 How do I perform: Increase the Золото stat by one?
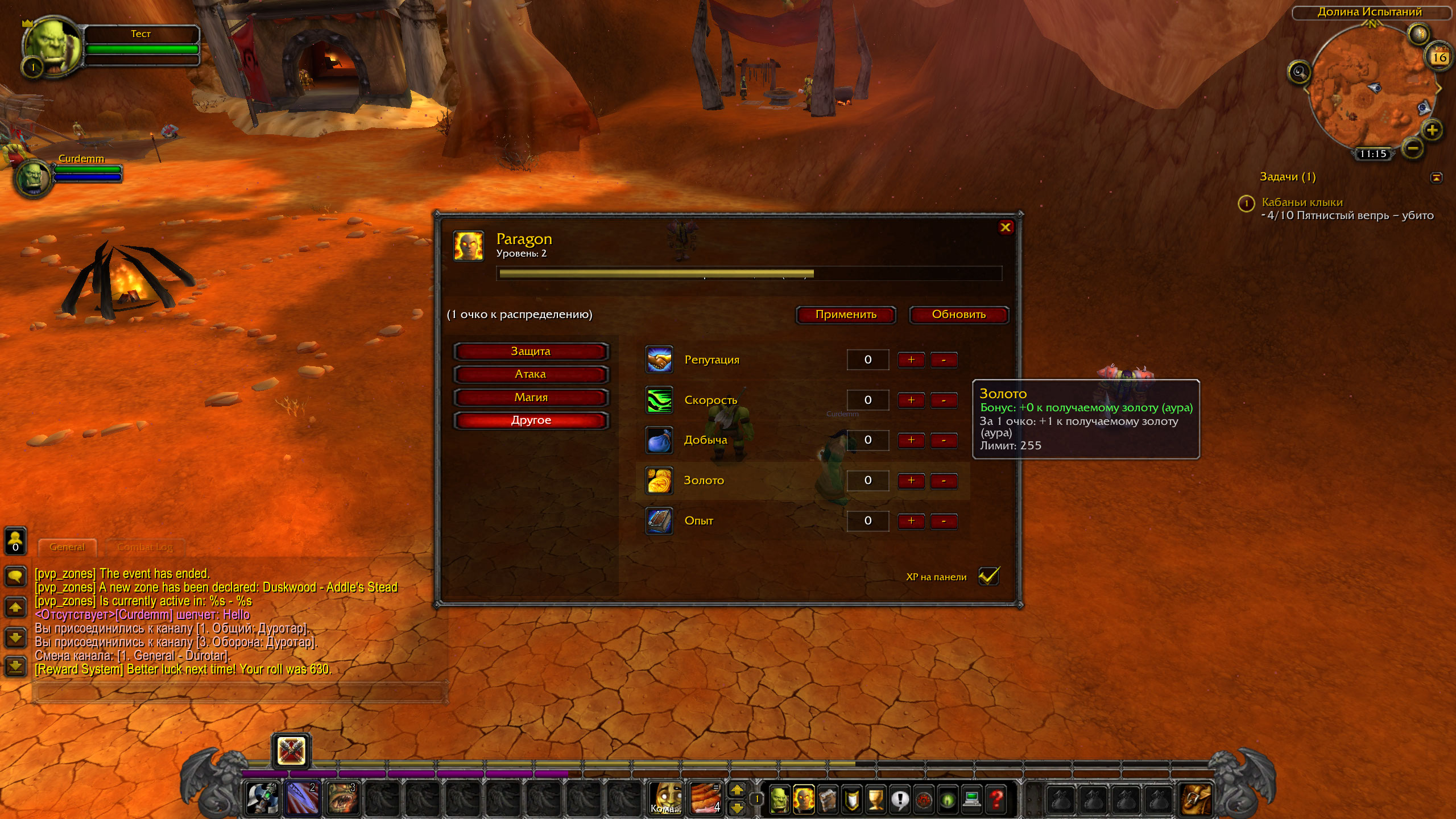click(x=911, y=481)
